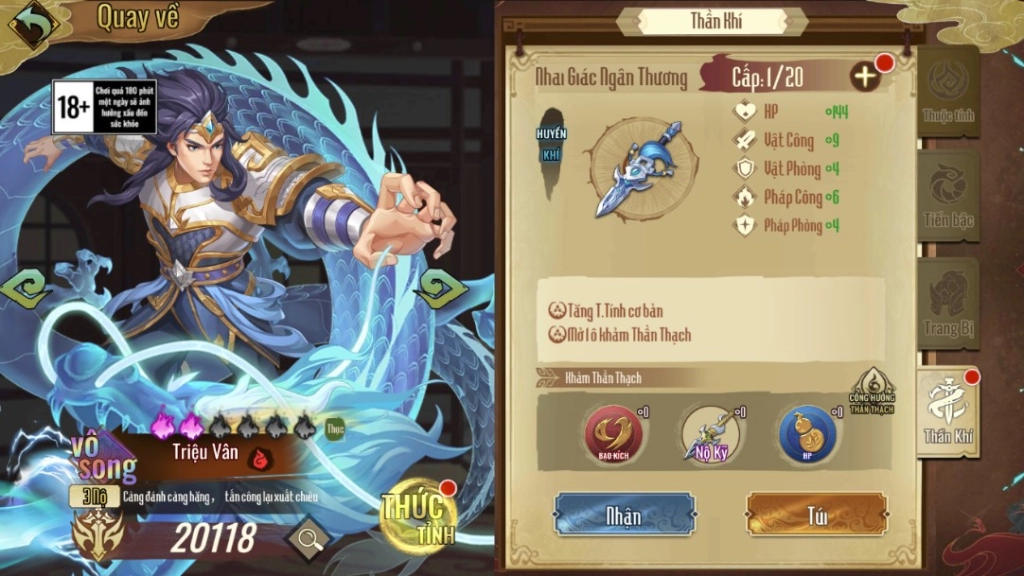Open the Túi bag button
Image resolution: width=1024 pixels, height=576 pixels.
(x=816, y=515)
